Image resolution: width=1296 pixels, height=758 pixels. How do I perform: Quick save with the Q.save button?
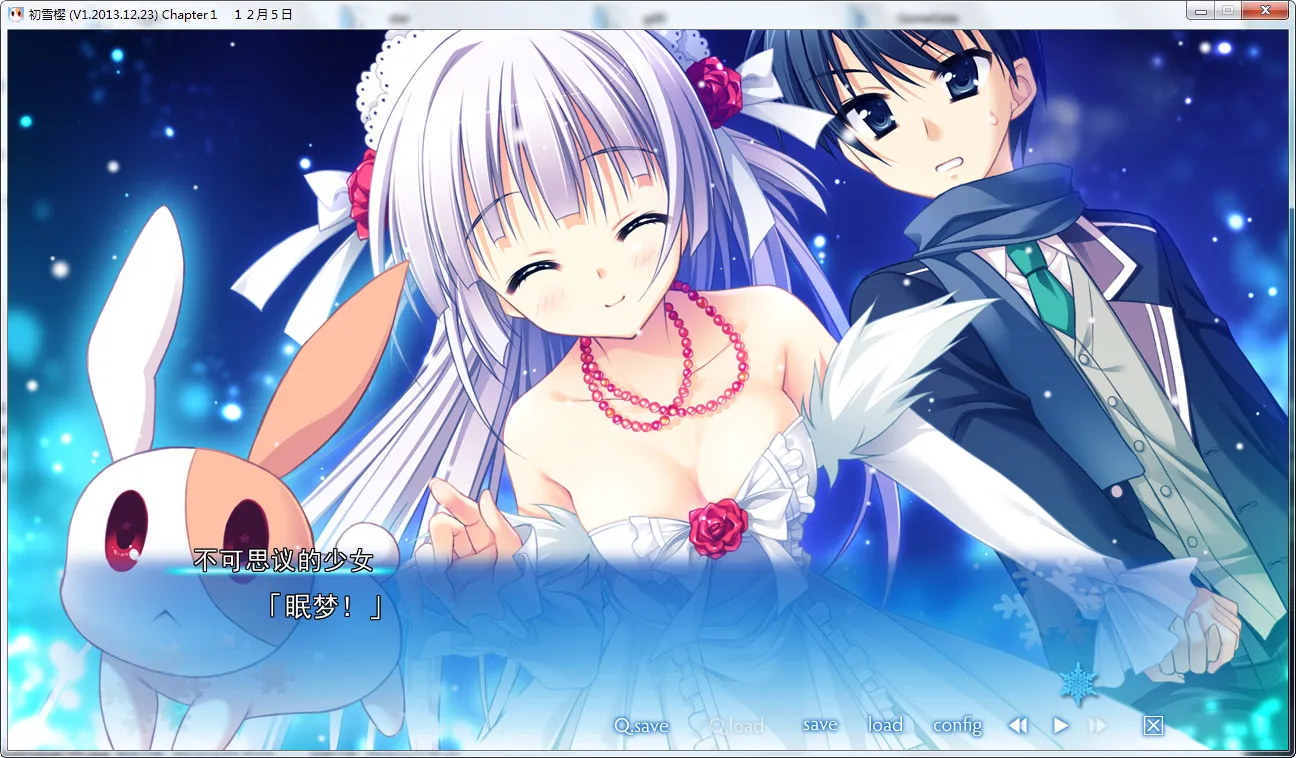tap(641, 726)
